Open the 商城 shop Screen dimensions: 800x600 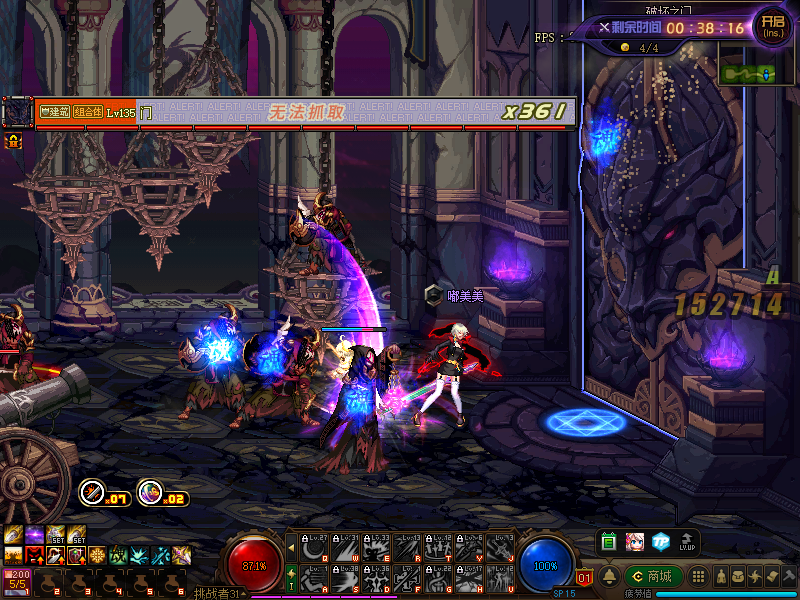tap(653, 576)
